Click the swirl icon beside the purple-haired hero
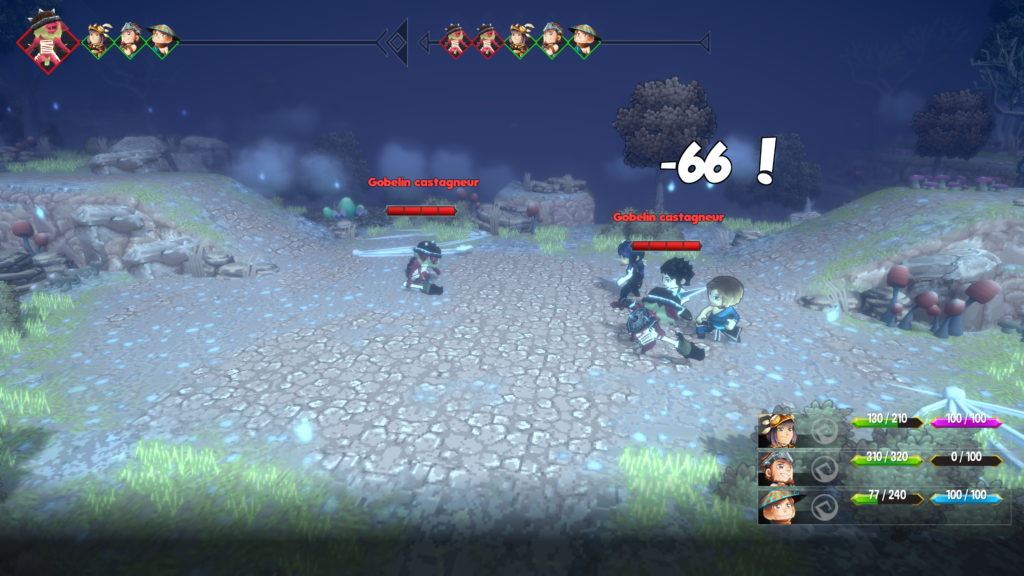The width and height of the screenshot is (1024, 576). pyautogui.click(x=824, y=431)
